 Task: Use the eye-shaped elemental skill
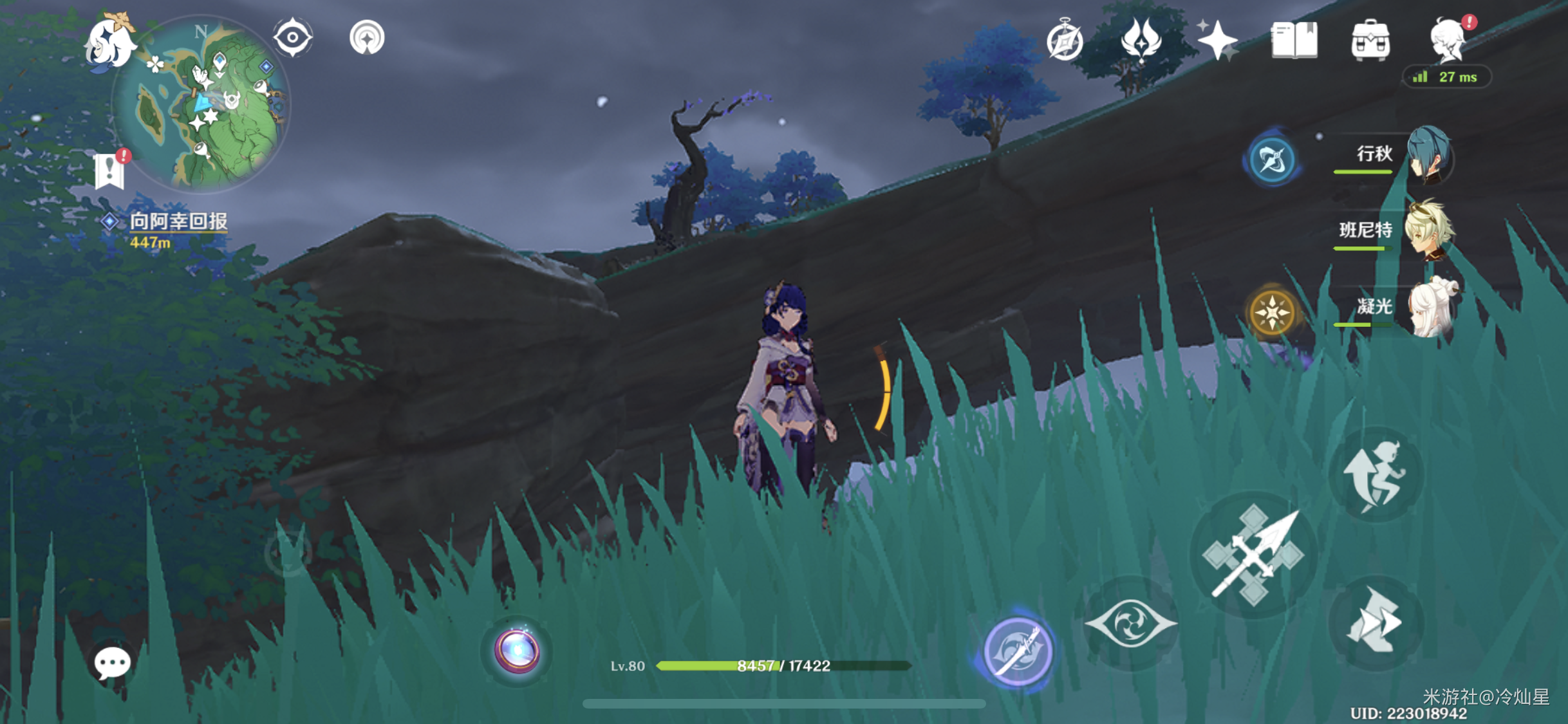pos(1131,623)
